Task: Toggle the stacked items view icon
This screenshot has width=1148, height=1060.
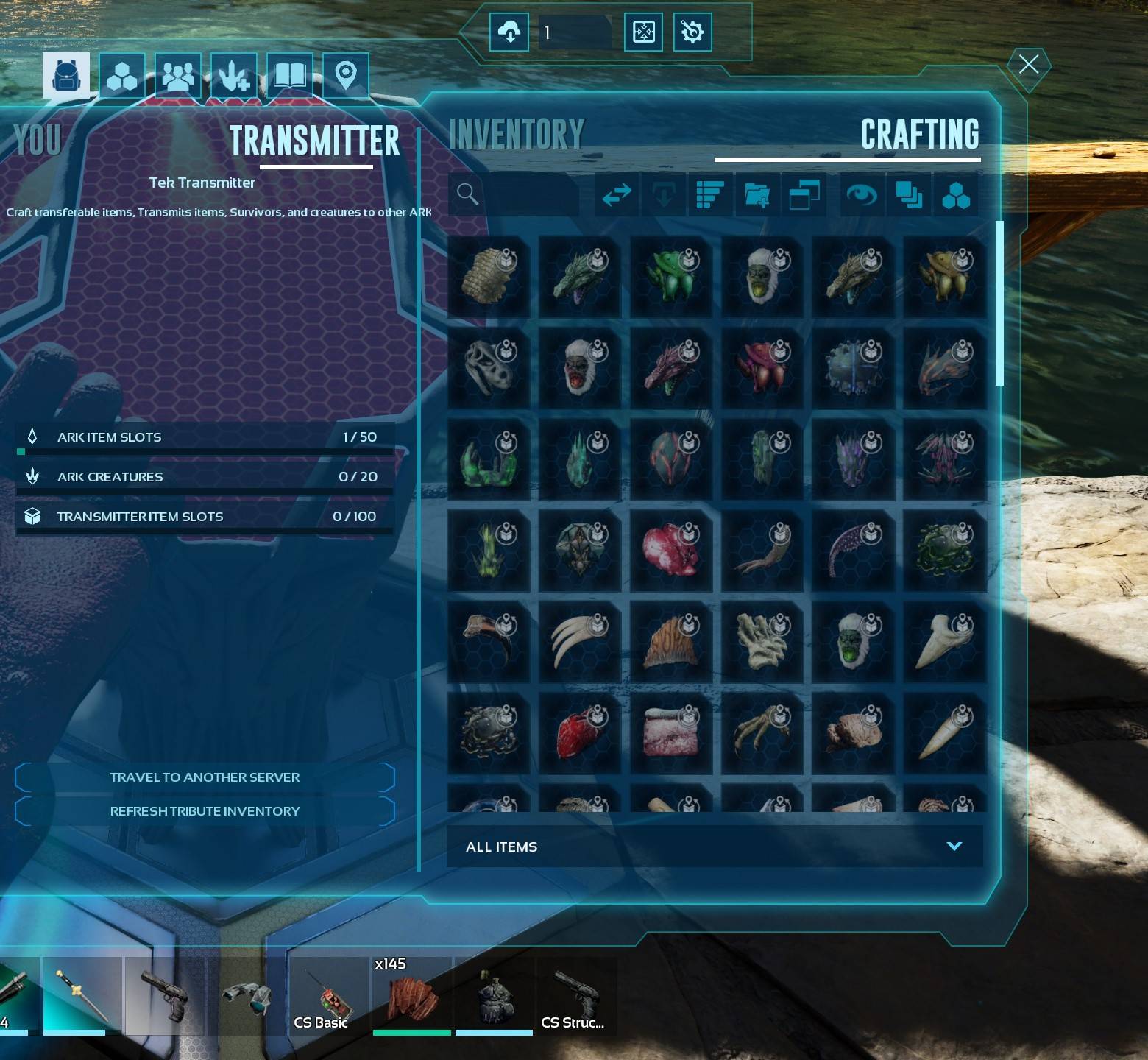Action: click(x=909, y=195)
